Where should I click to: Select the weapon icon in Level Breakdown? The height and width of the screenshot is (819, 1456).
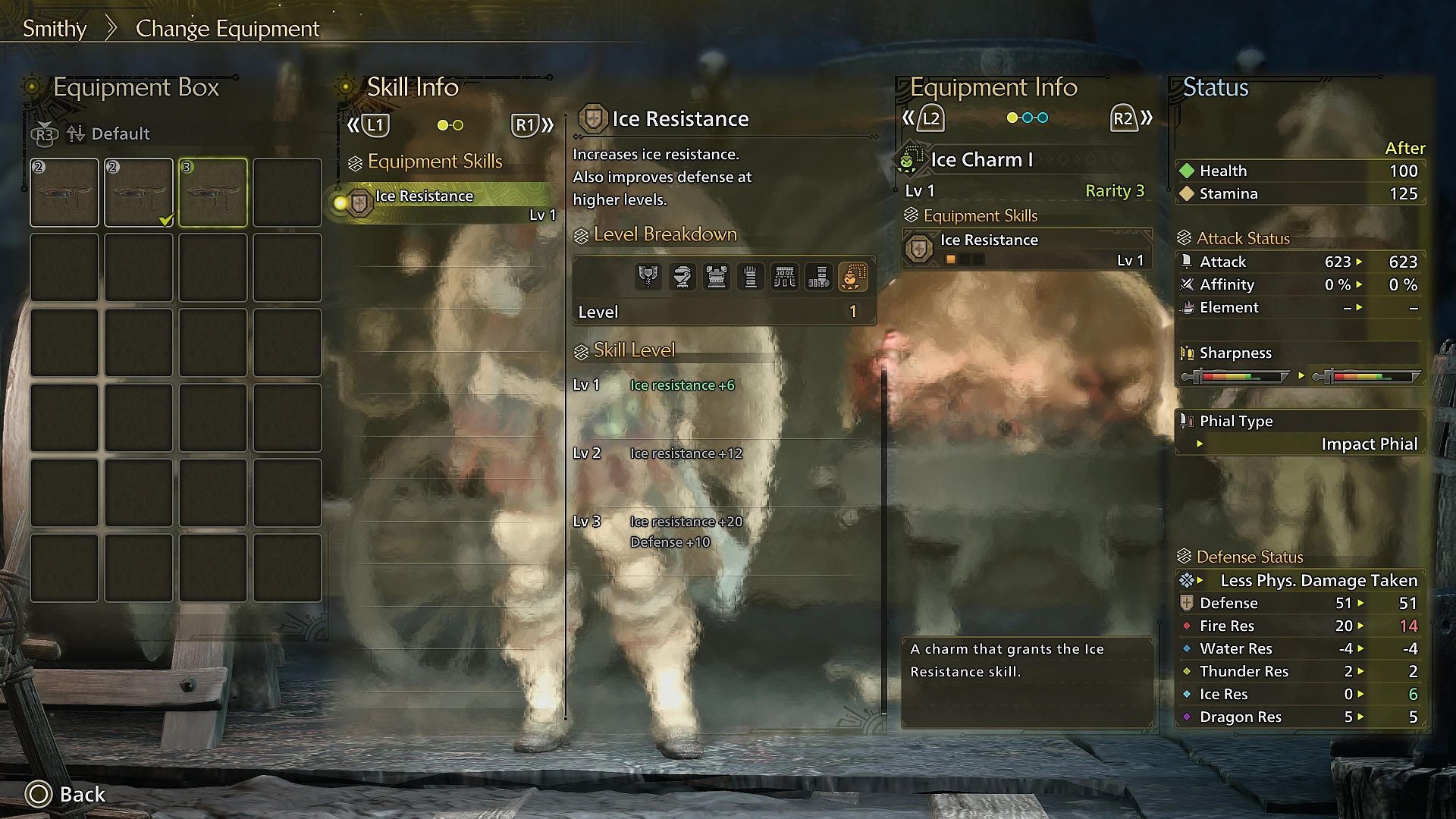coord(648,276)
